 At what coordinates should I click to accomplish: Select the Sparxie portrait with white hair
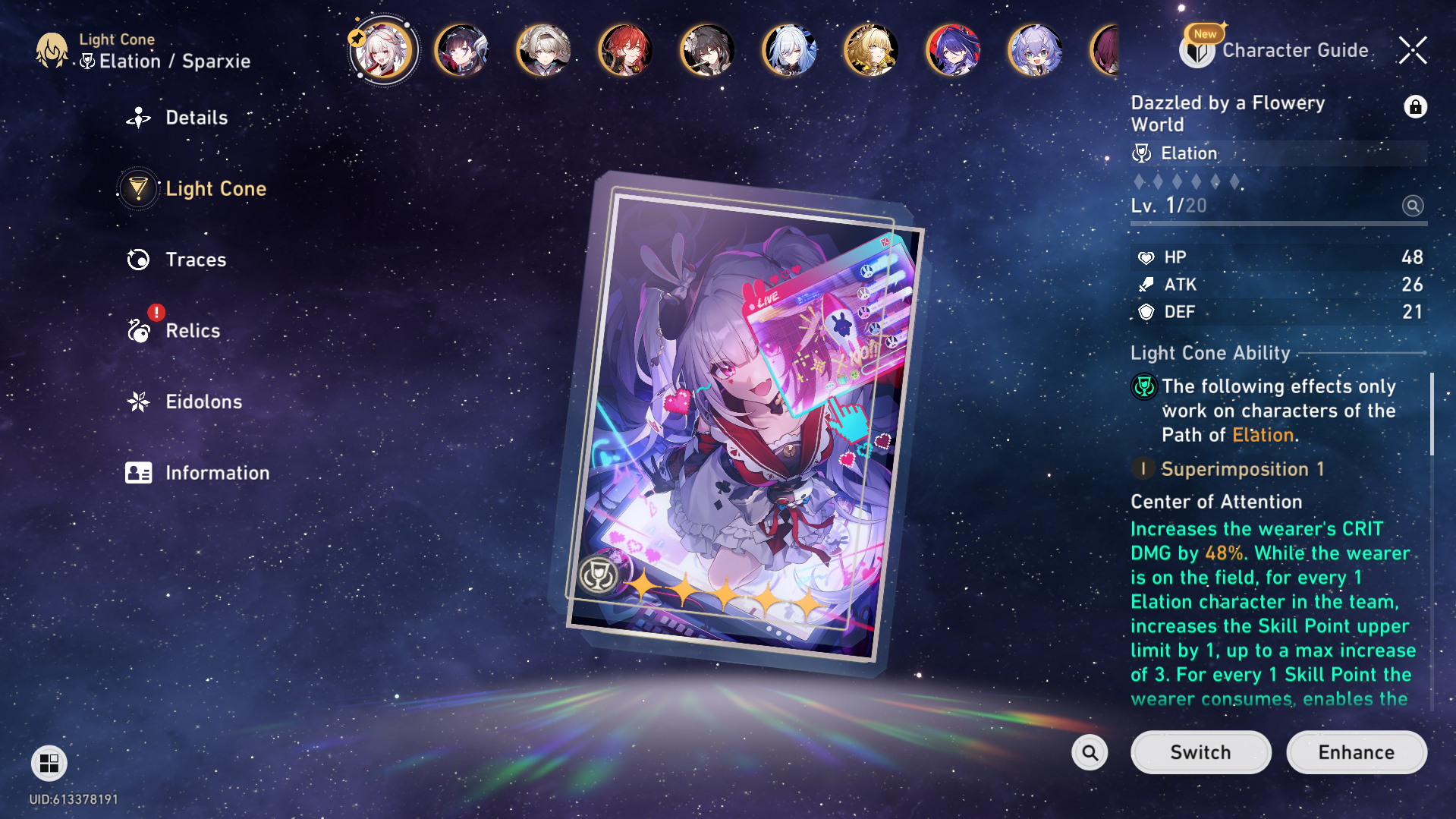(x=384, y=51)
